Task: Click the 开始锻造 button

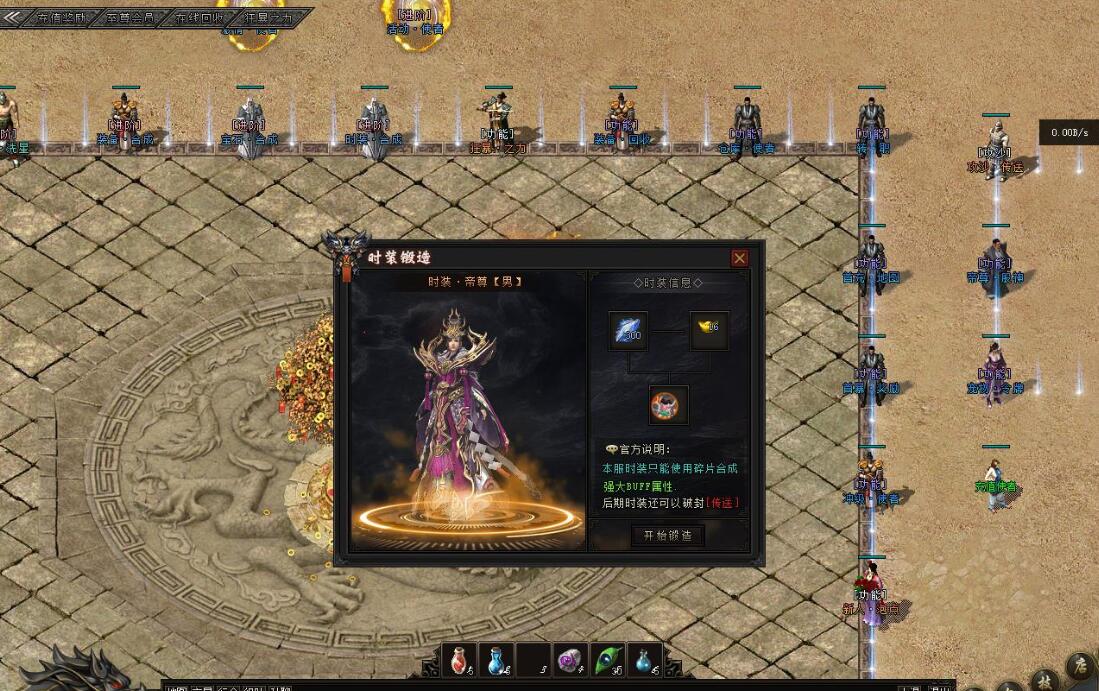Action: 668,536
